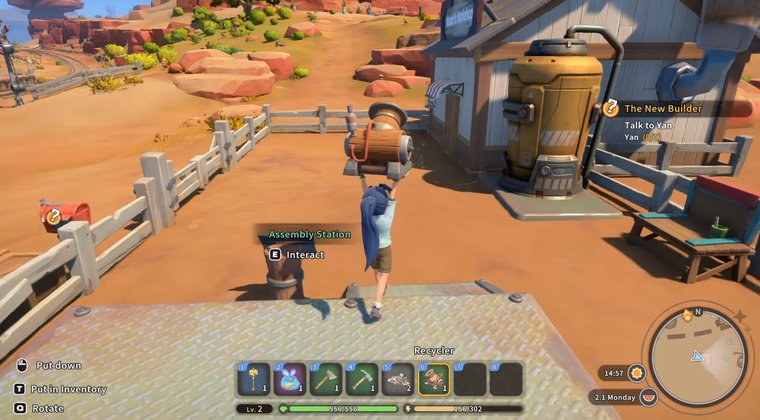The image size is (760, 420).
Task: Select the Recycler hotbar slot
Action: pos(434,379)
